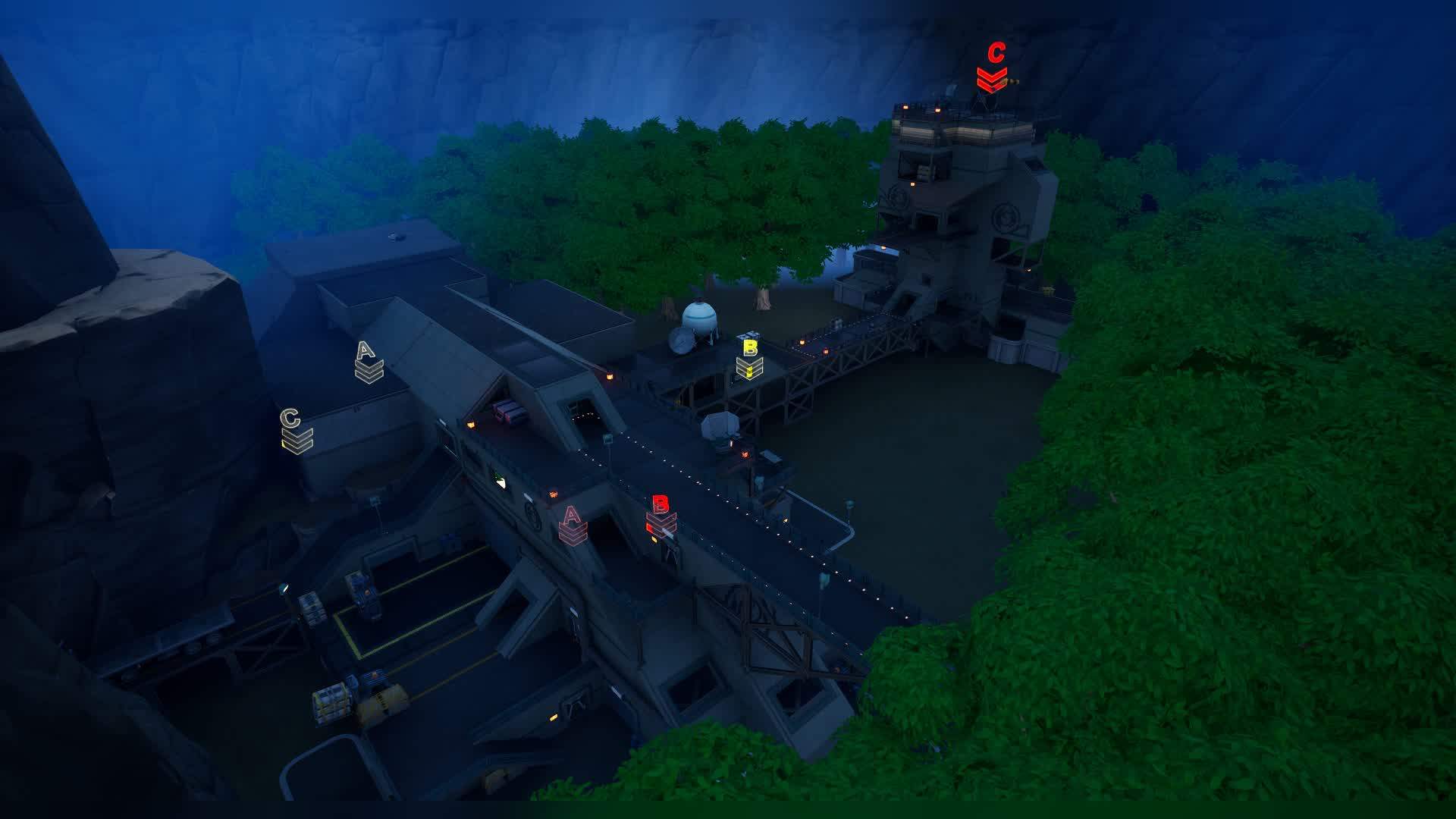Image resolution: width=1456 pixels, height=819 pixels.
Task: Choose the white C objective marker
Action: pyautogui.click(x=295, y=430)
